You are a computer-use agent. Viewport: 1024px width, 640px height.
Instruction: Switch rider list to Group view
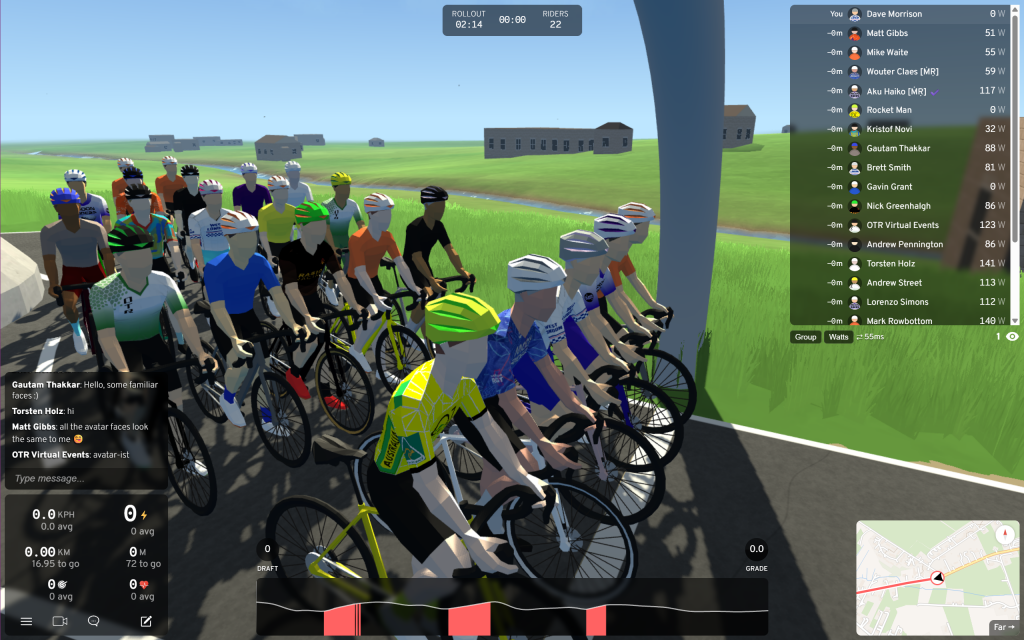[805, 337]
